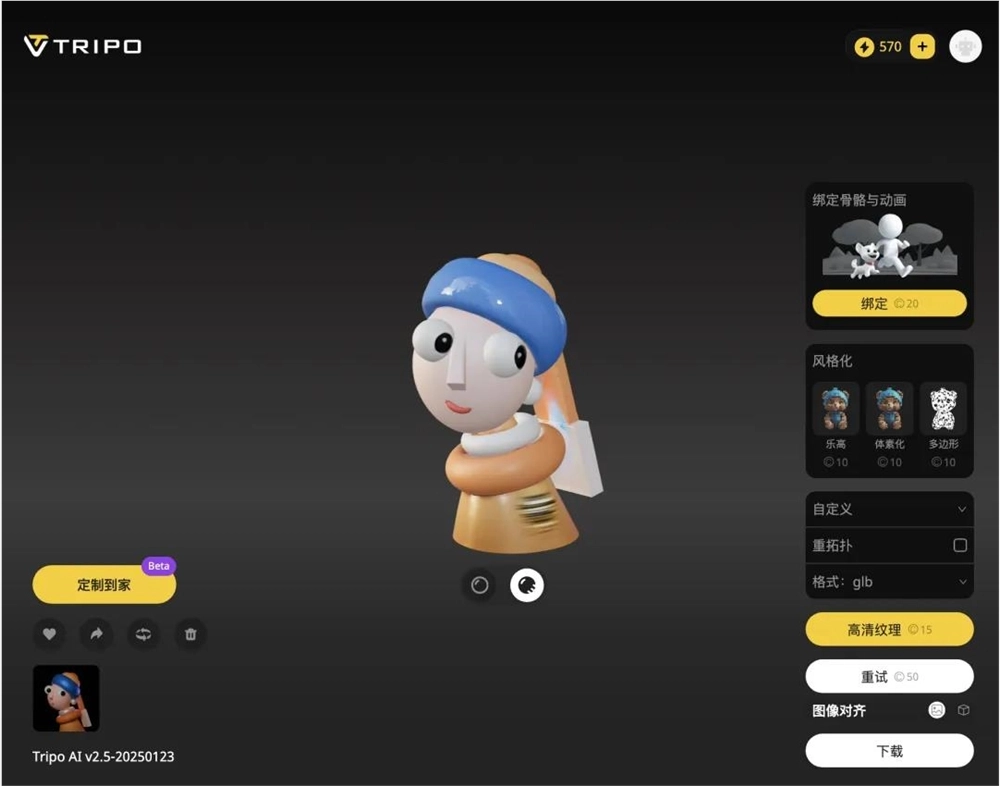This screenshot has height=786, width=1000.
Task: Go home via the TRIPO logo
Action: tap(83, 46)
